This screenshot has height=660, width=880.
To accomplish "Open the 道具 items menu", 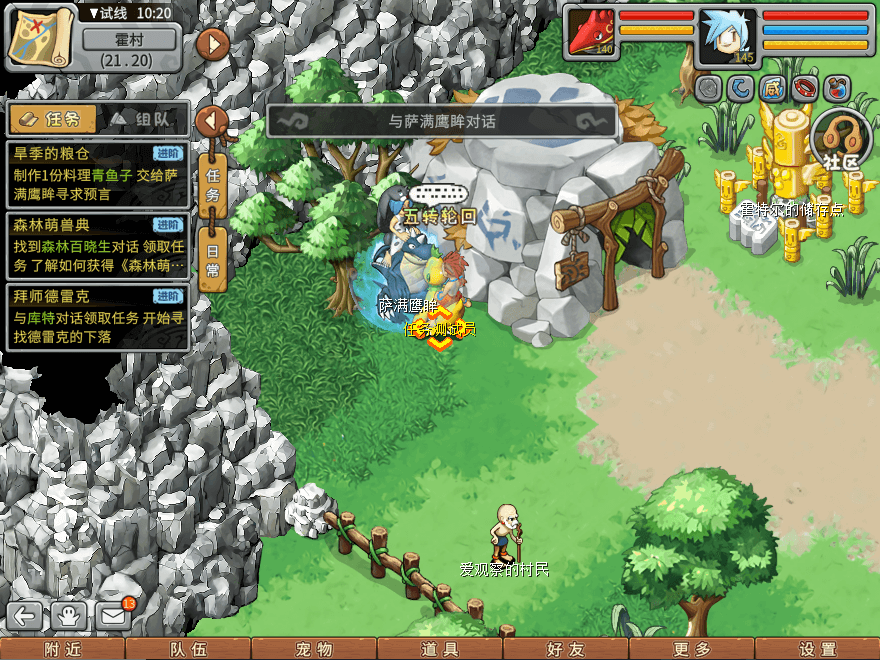I will 440,649.
